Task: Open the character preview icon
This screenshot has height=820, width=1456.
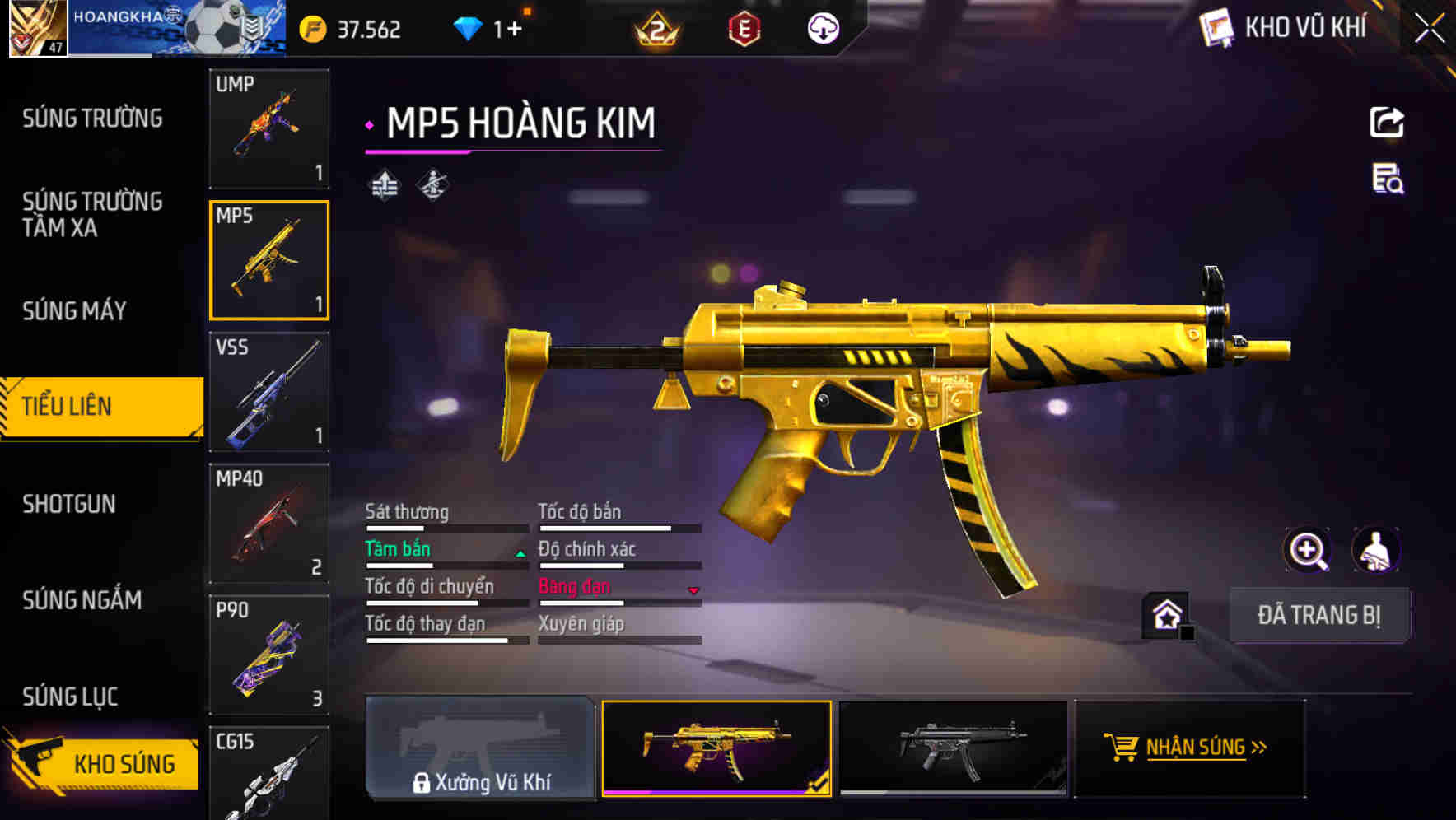Action: click(x=1375, y=550)
